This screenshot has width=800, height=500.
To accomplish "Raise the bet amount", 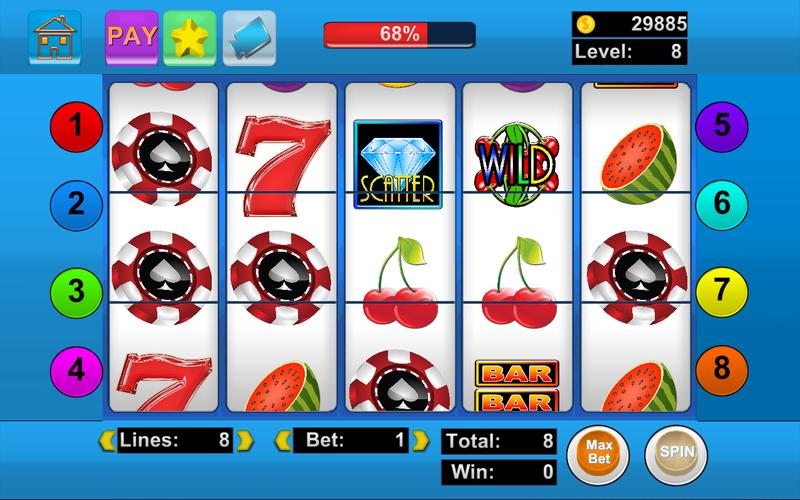I will click(424, 439).
